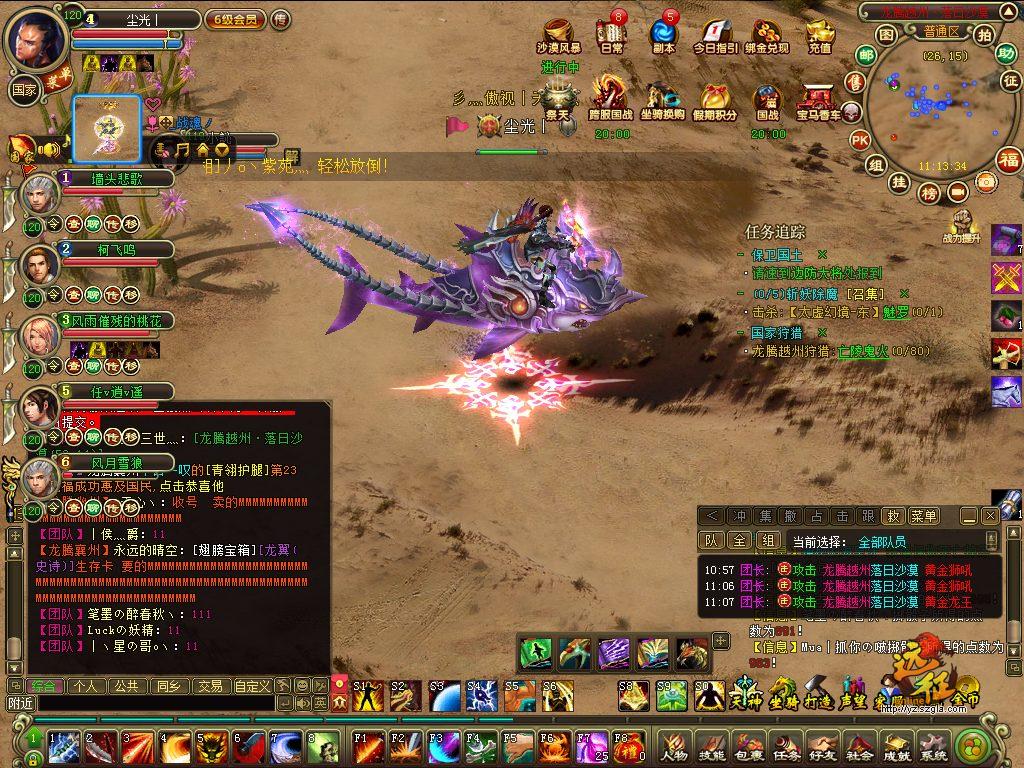Open the 日常 daily activities icon
The image size is (1024, 768).
coord(612,35)
